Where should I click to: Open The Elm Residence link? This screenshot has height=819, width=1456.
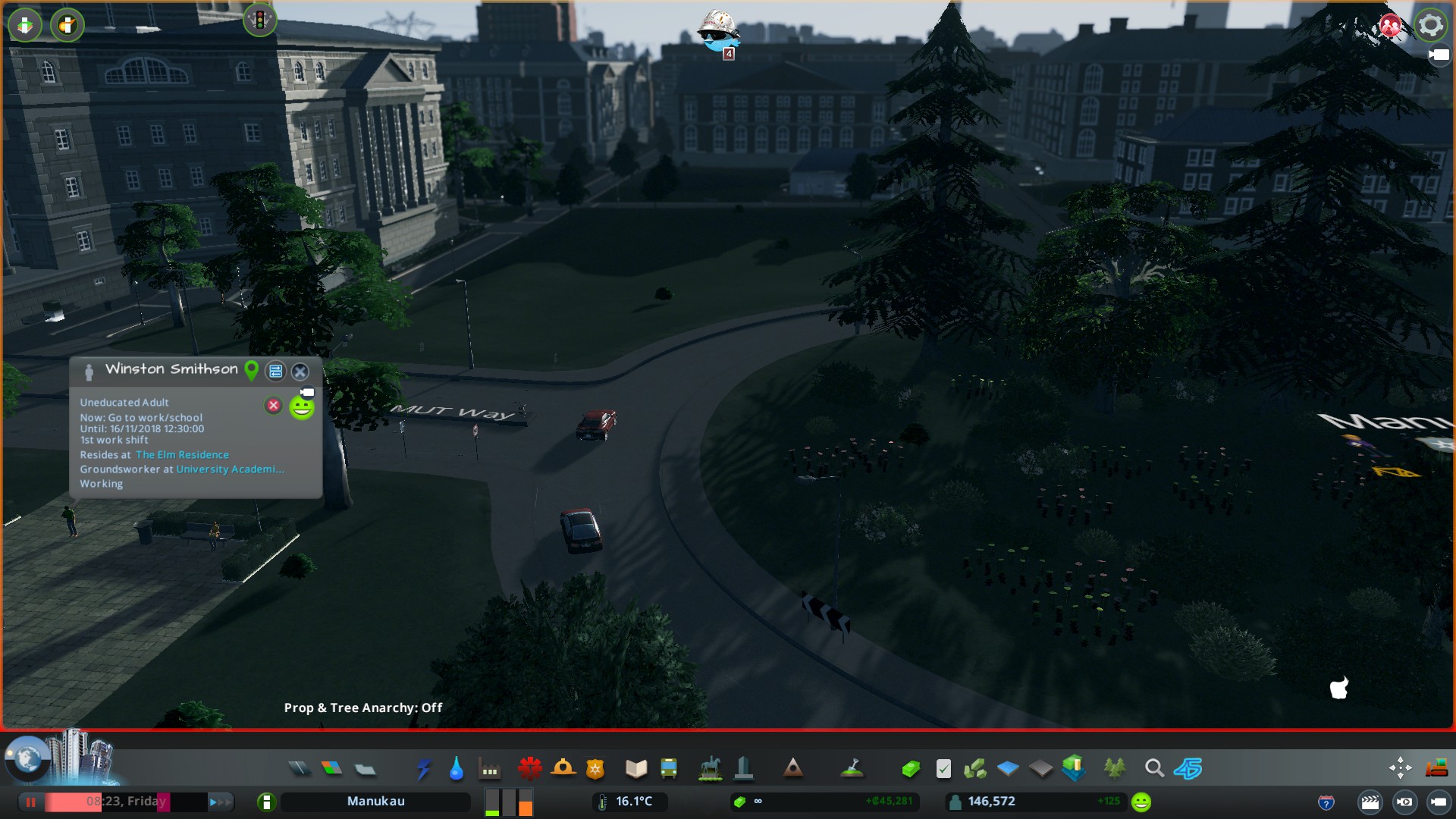click(x=182, y=455)
